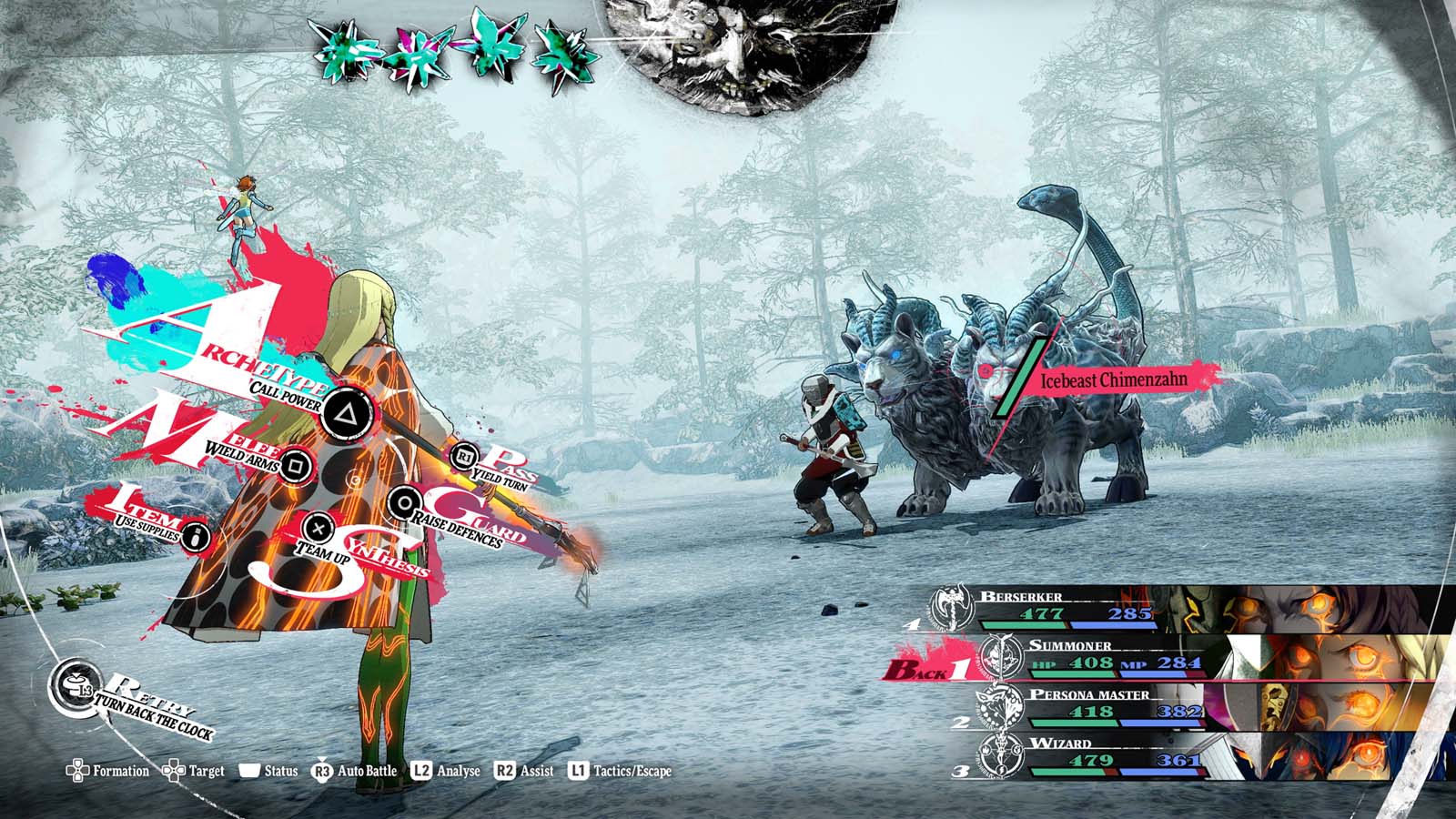This screenshot has width=1456, height=819.
Task: Target the Icebeast Chimenzahn enemy label
Action: pos(1114,379)
